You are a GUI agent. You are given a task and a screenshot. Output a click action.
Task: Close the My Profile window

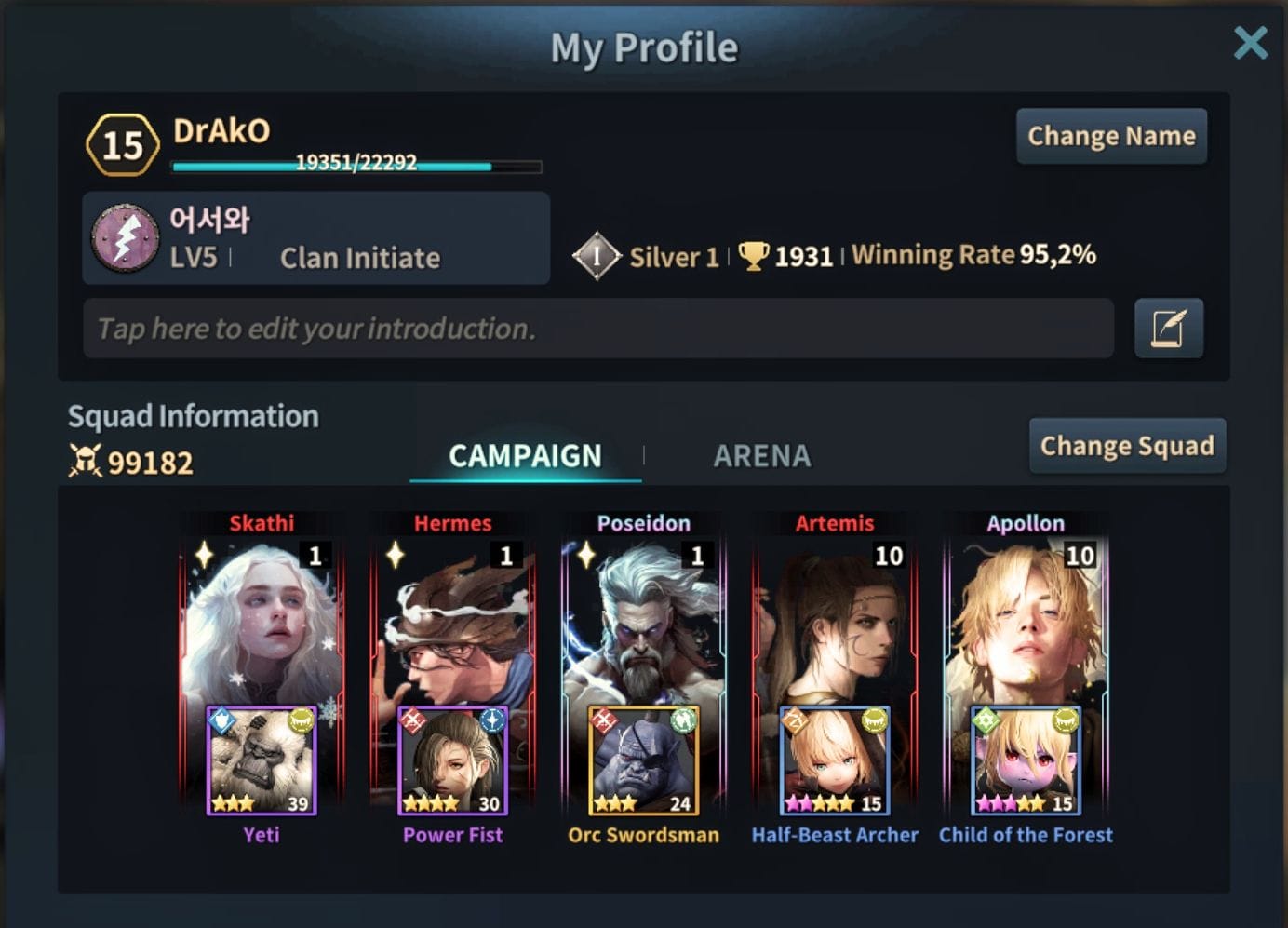(x=1250, y=43)
